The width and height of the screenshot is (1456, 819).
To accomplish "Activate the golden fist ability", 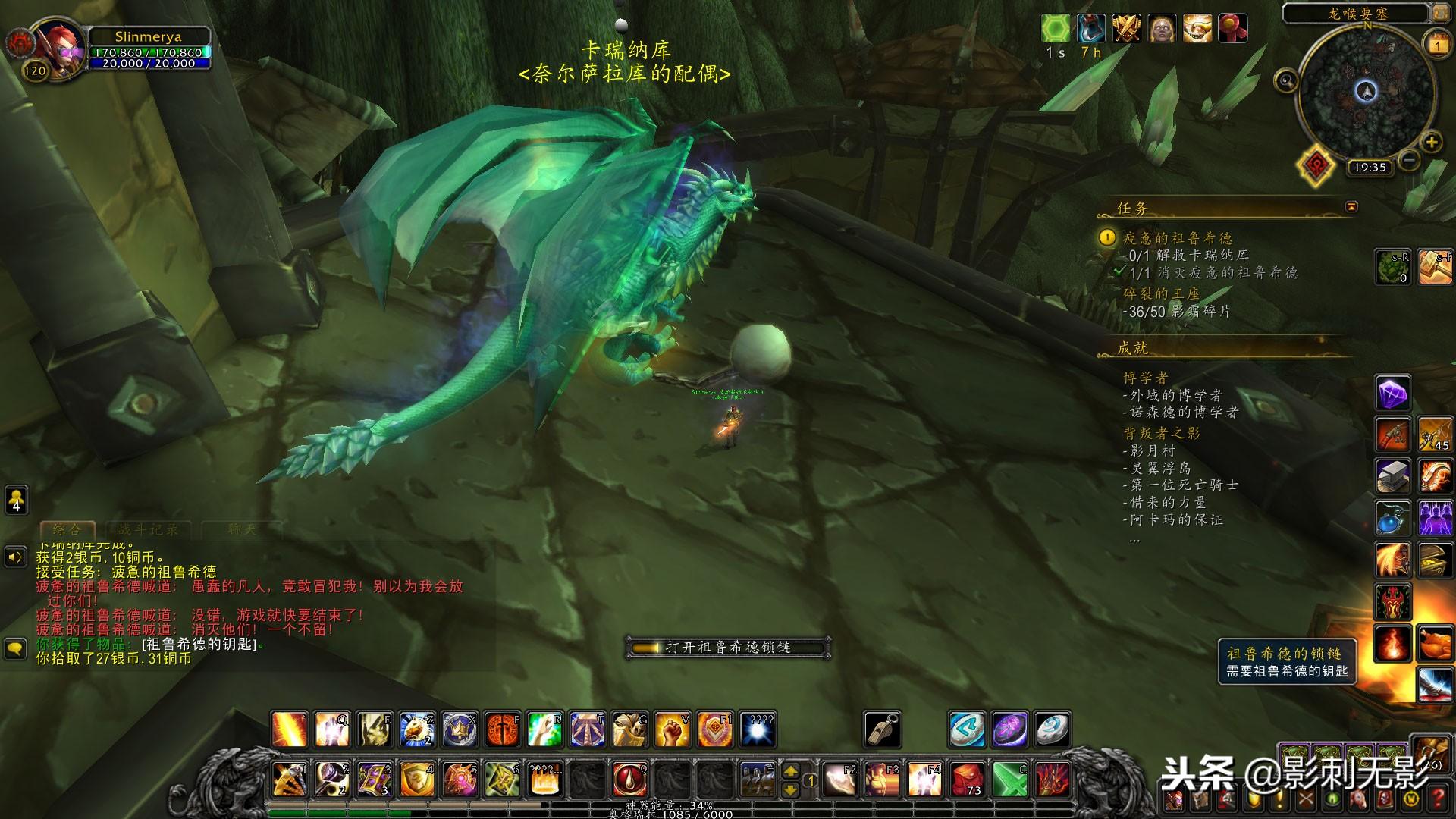I will point(672,730).
